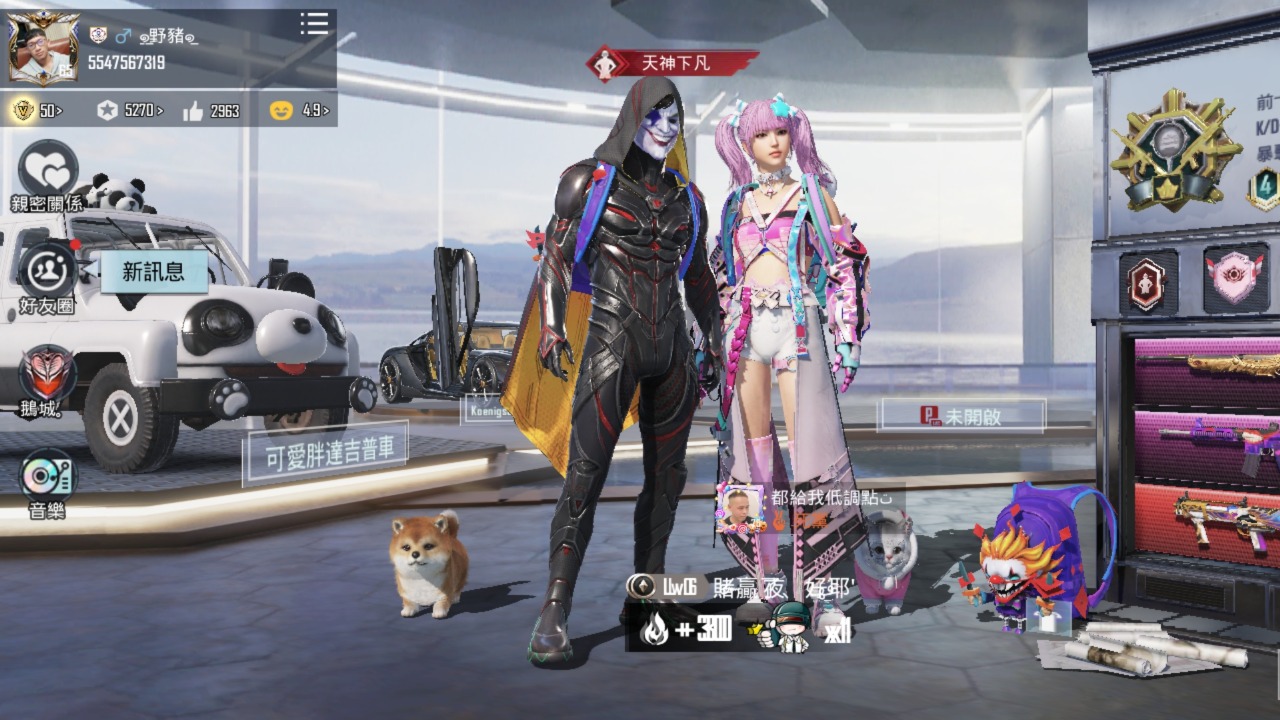
Task: Tap the thumbs-up likes counter
Action: click(211, 110)
